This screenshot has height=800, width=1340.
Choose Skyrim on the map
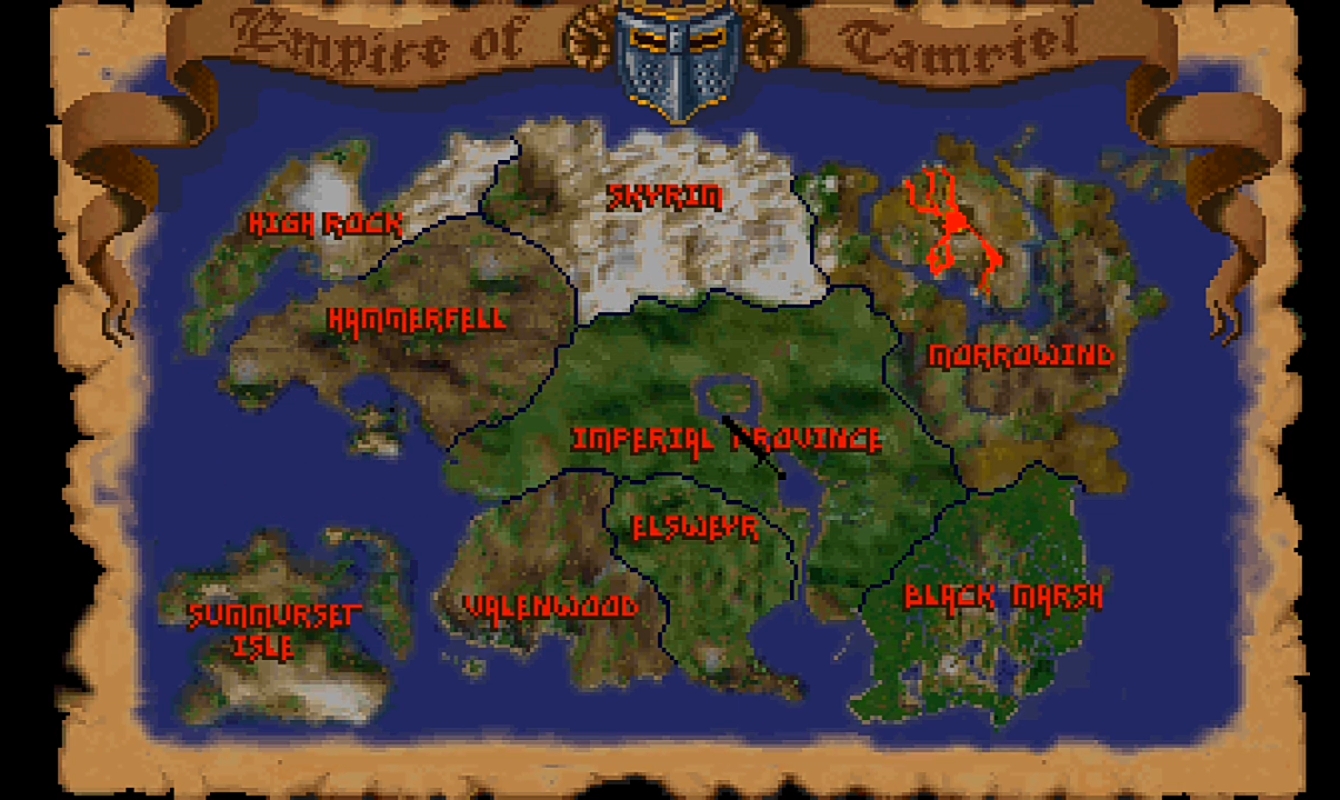pyautogui.click(x=665, y=197)
